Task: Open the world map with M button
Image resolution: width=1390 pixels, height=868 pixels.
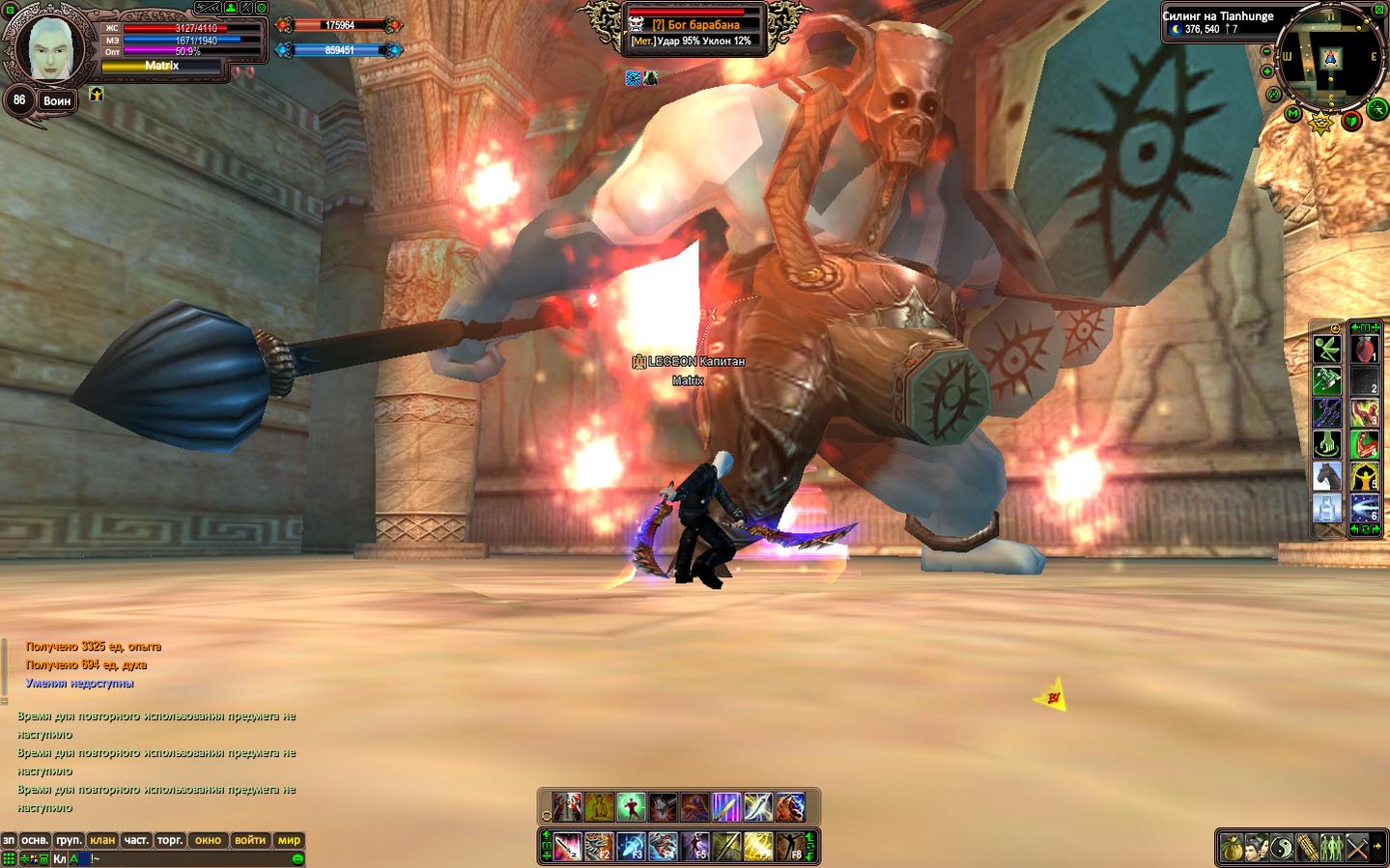Action: pyautogui.click(x=1294, y=115)
